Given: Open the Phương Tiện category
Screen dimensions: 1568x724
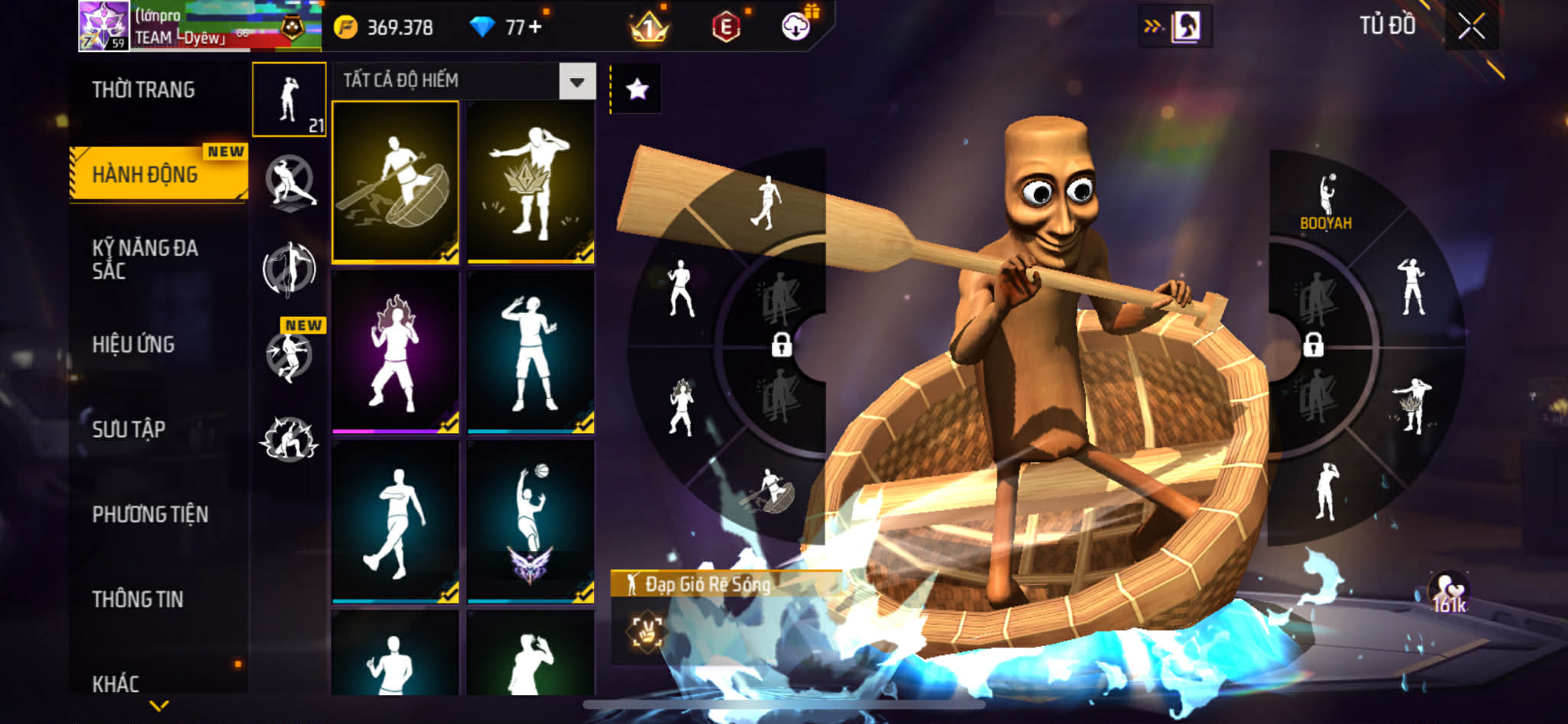Looking at the screenshot, I should [150, 514].
